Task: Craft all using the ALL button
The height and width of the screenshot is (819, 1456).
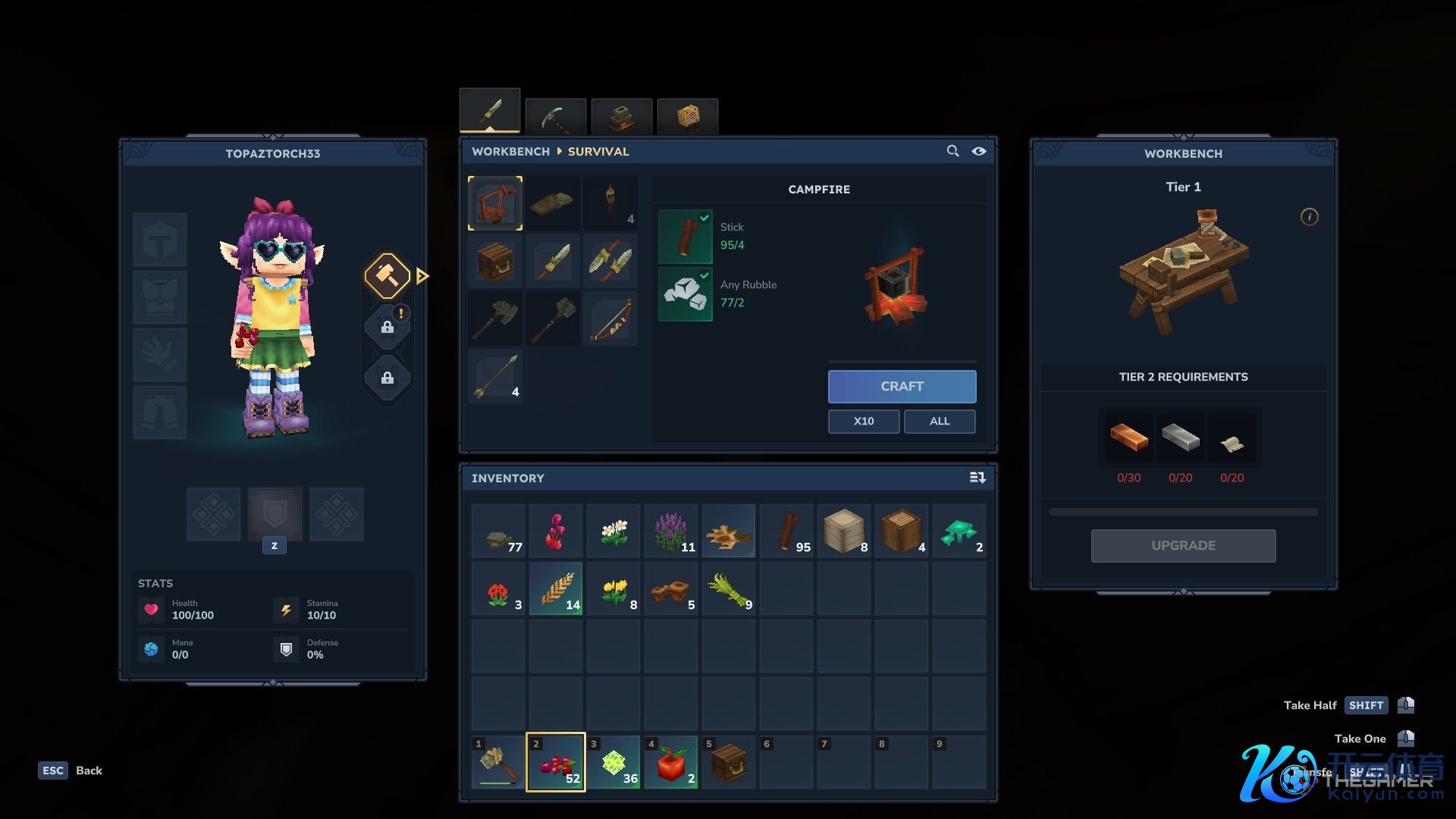Action: tap(939, 421)
